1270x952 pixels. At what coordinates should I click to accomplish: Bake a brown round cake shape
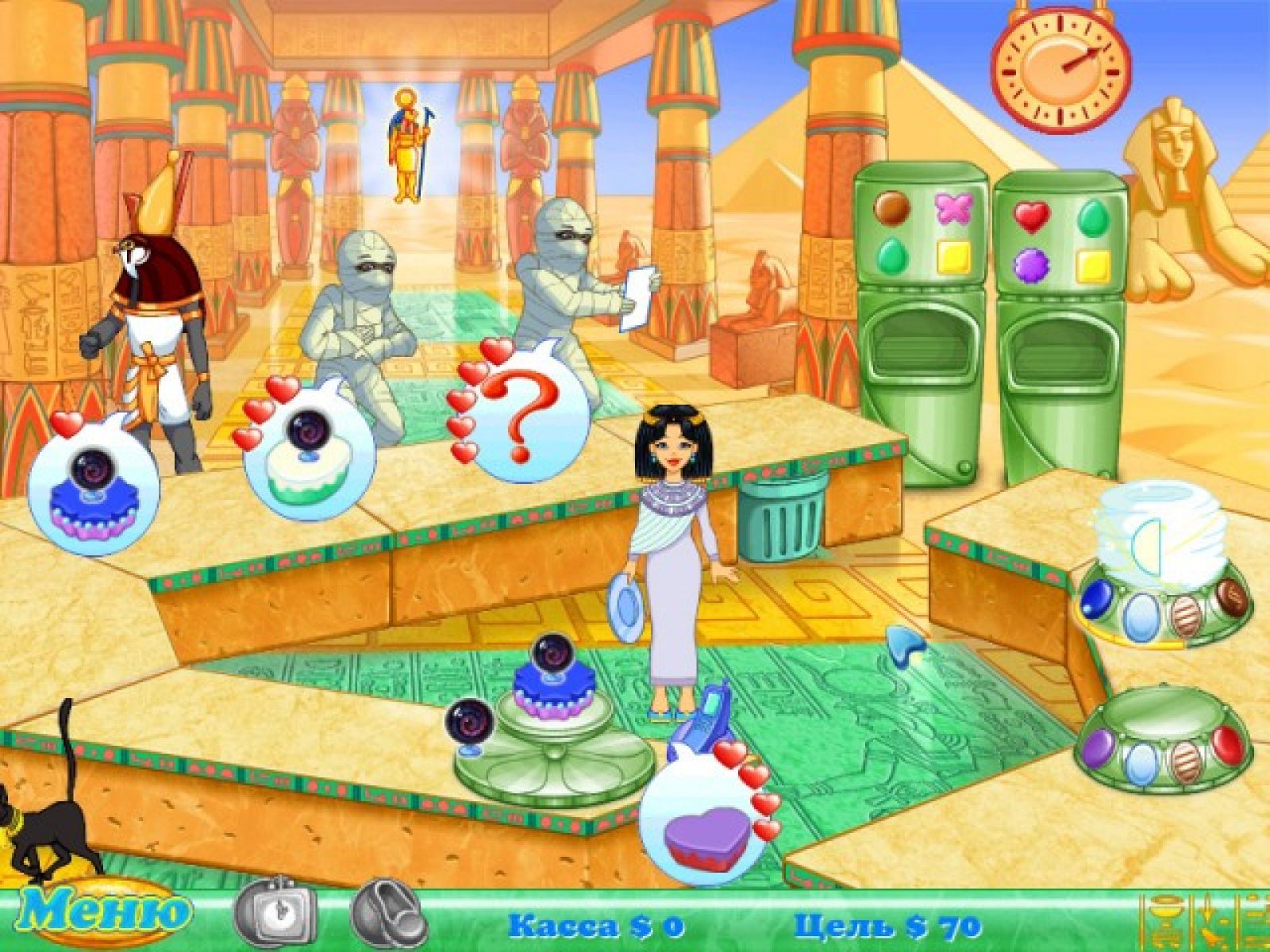point(891,208)
